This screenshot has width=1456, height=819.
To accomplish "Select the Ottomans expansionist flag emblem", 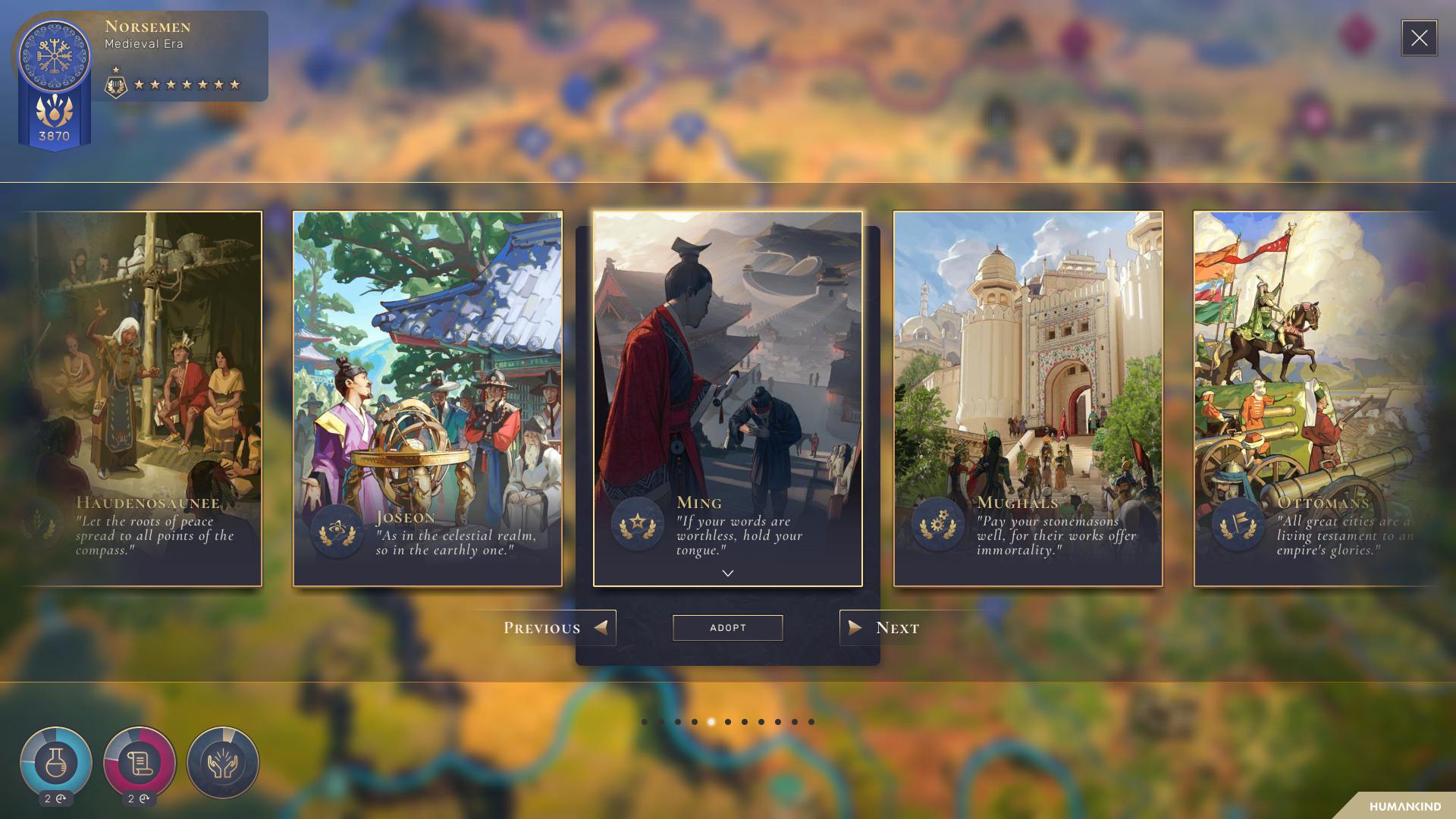I will coord(1237,523).
